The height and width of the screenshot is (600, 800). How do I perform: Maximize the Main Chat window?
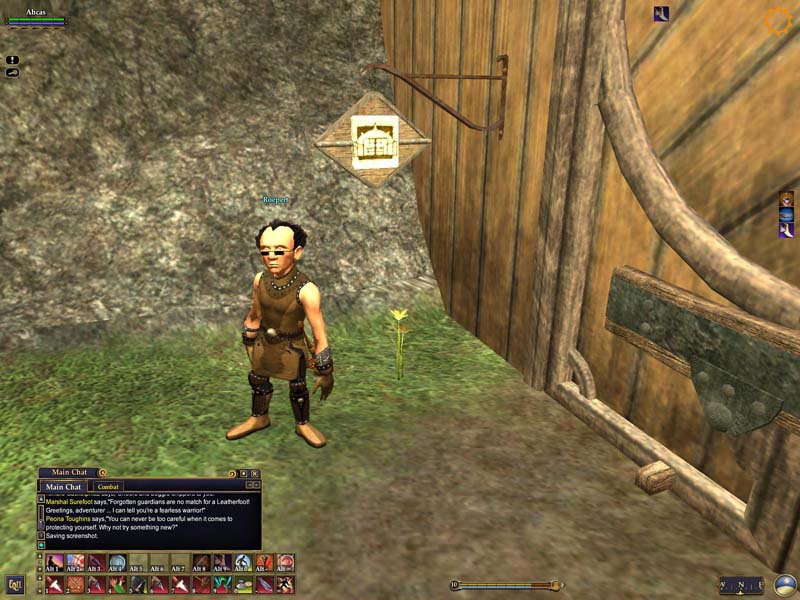point(244,473)
